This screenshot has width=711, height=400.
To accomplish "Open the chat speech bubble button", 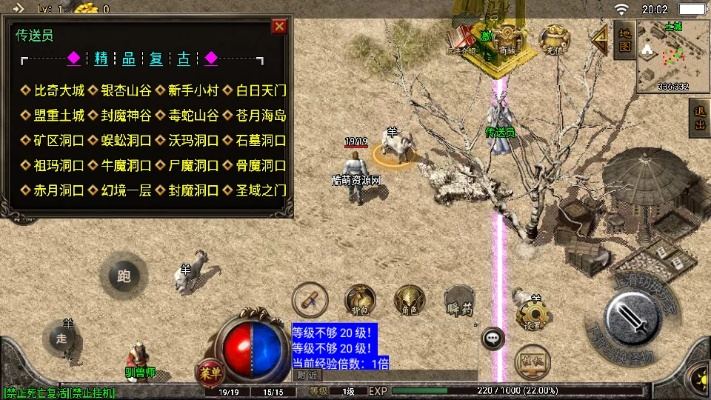I will point(492,339).
